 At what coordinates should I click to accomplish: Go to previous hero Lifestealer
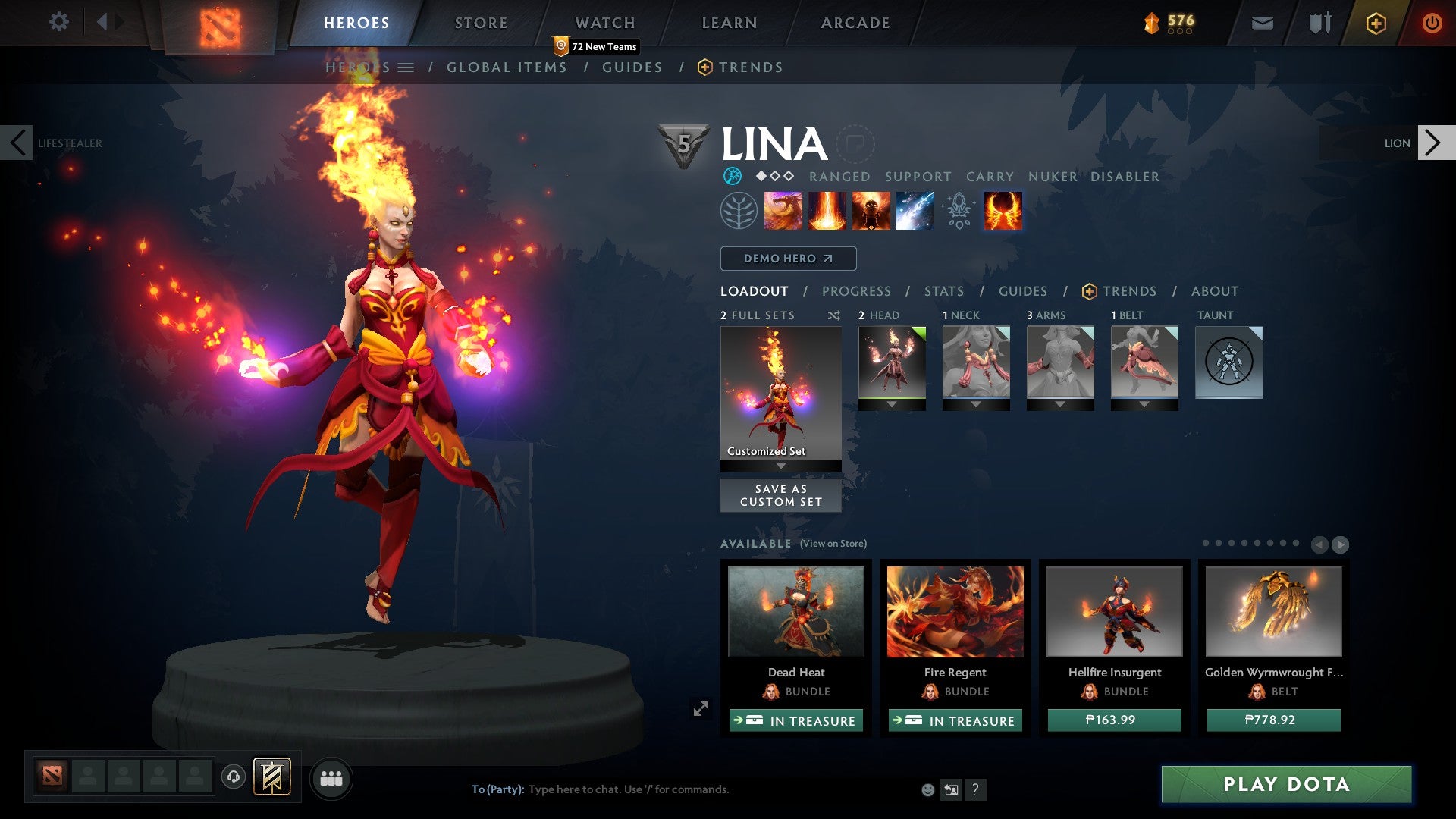click(17, 143)
